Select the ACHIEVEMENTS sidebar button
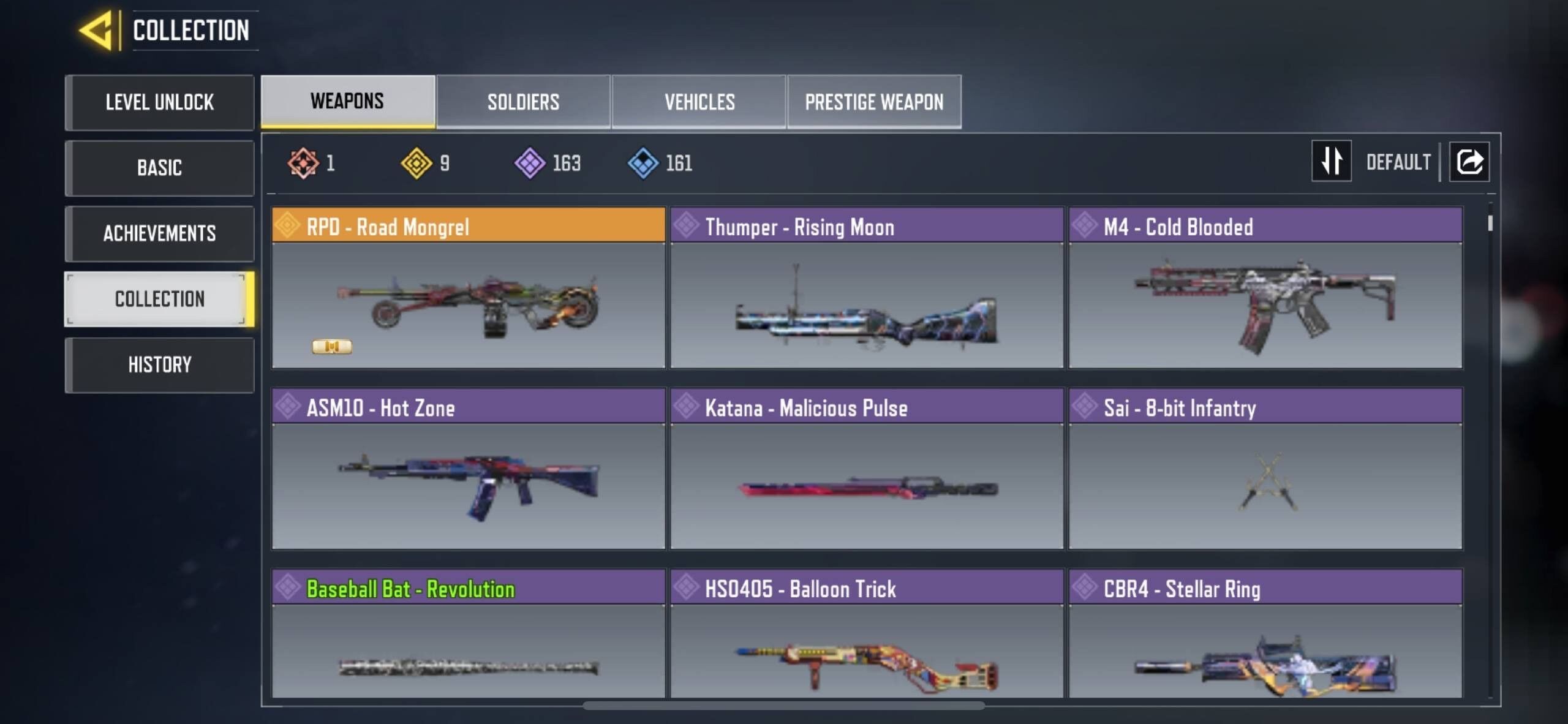The image size is (1568, 724). click(x=160, y=233)
